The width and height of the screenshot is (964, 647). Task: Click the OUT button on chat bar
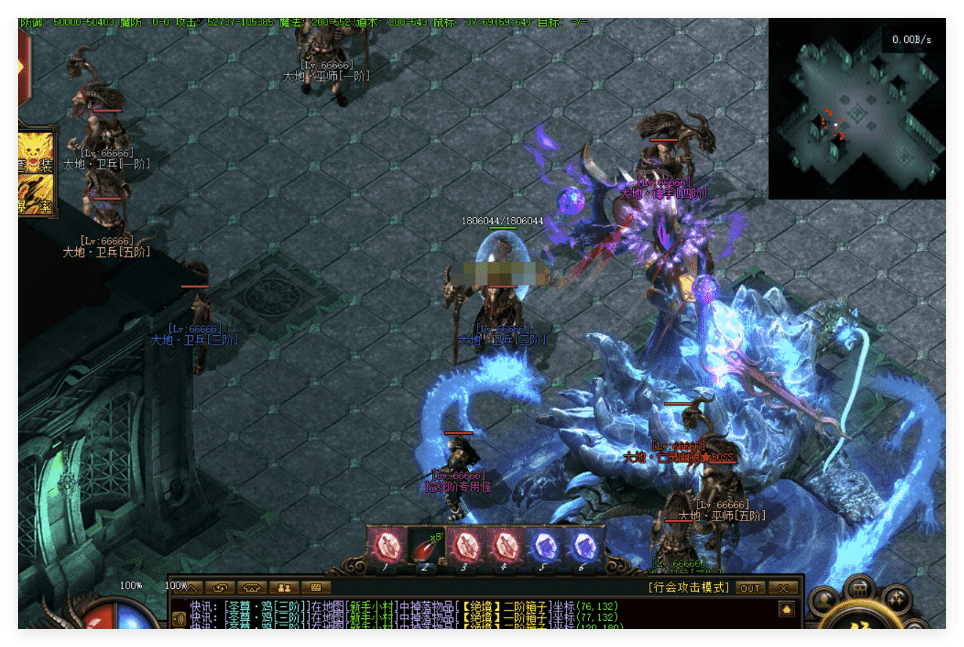click(750, 588)
